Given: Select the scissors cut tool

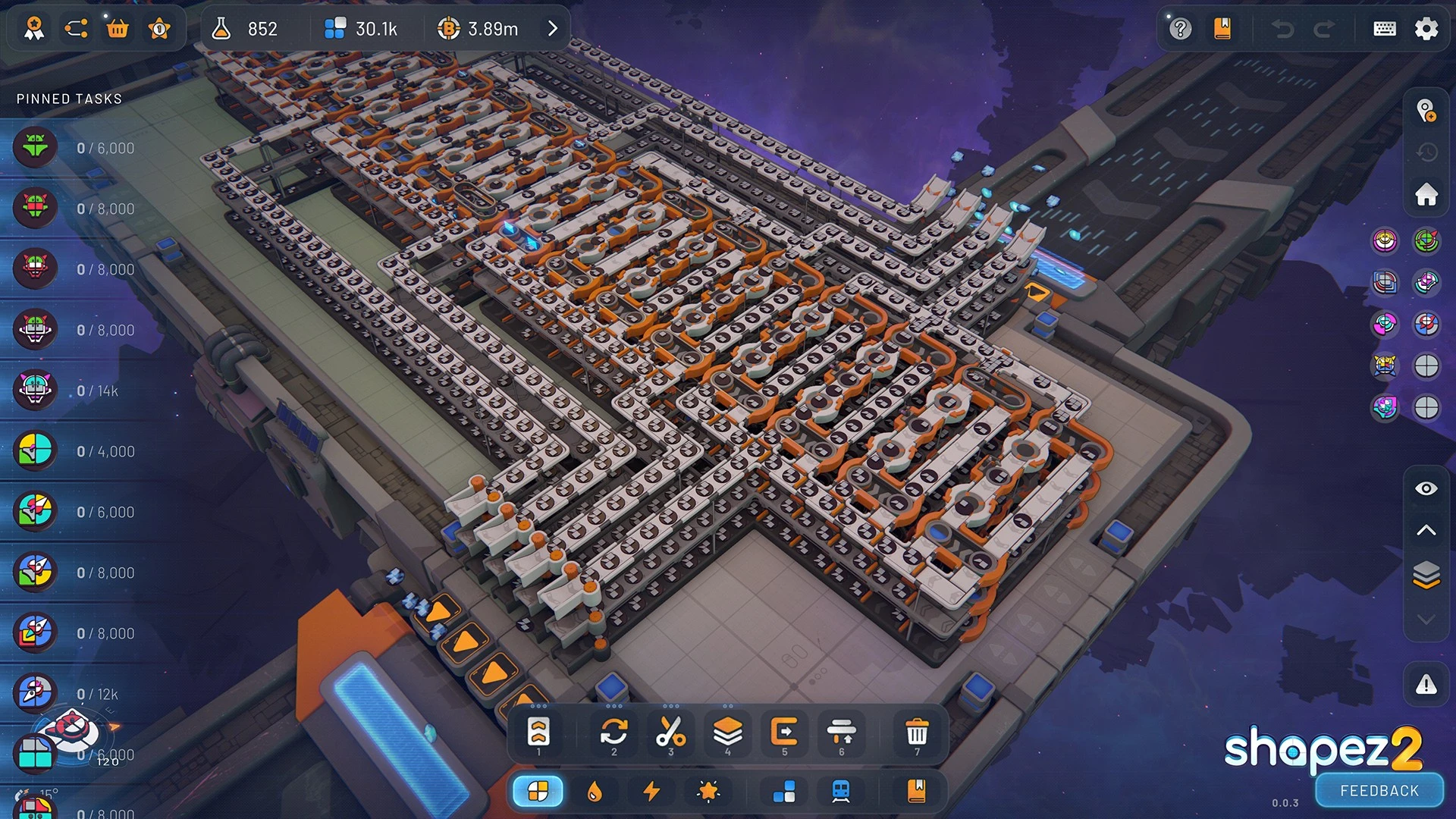Looking at the screenshot, I should (x=670, y=733).
